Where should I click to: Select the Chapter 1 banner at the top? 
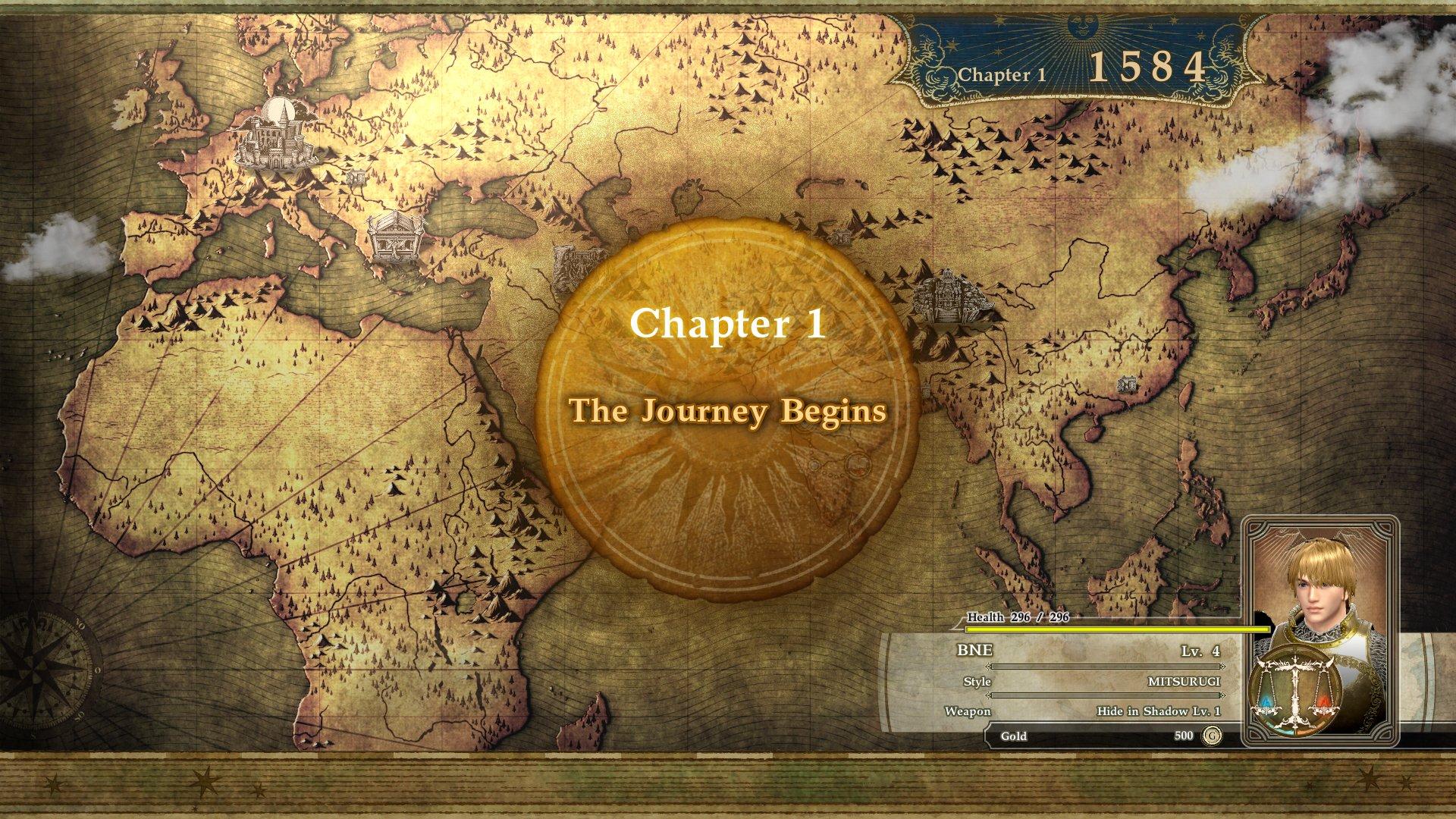pyautogui.click(x=1001, y=74)
